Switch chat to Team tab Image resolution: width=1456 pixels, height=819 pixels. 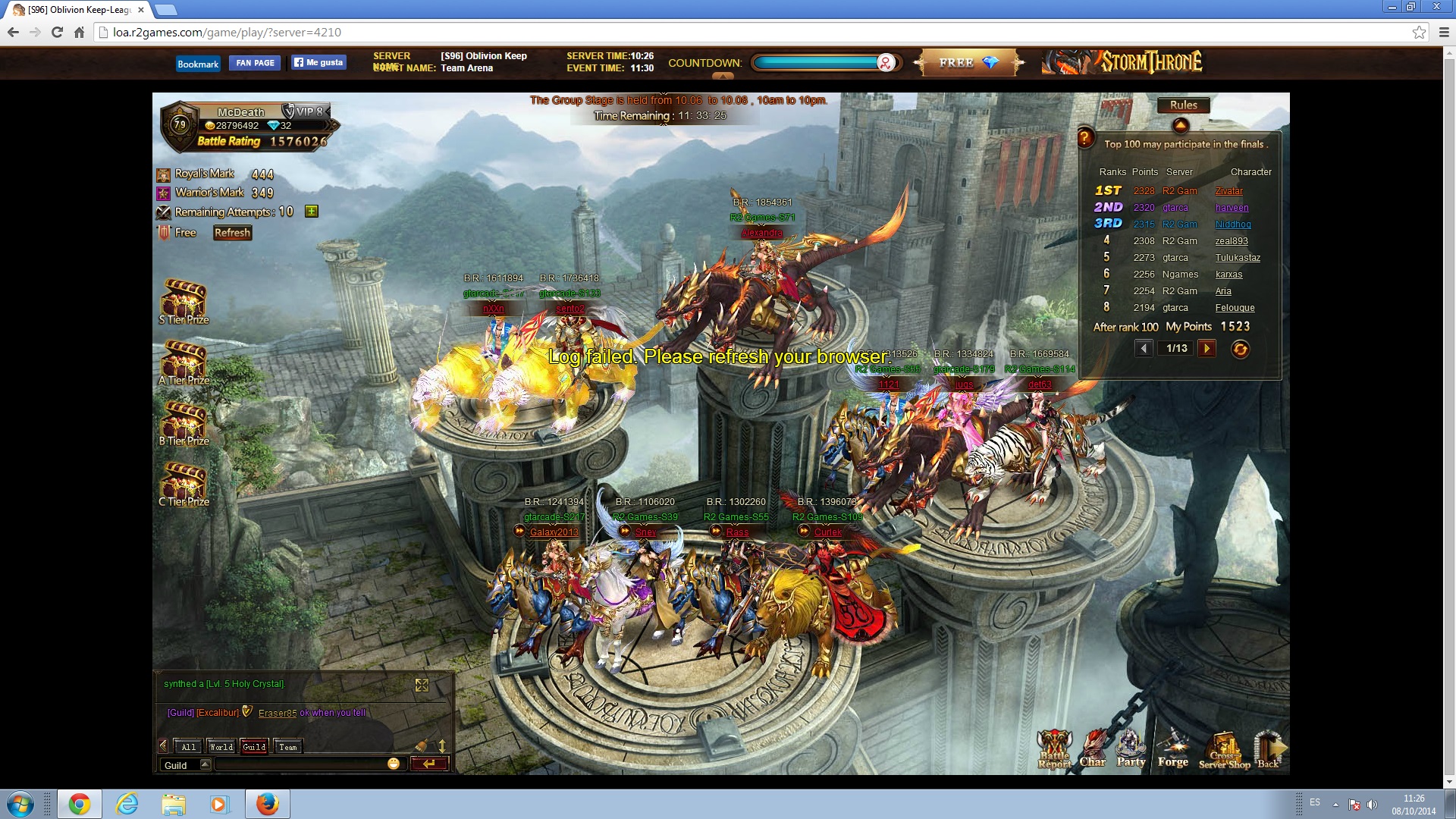click(288, 747)
